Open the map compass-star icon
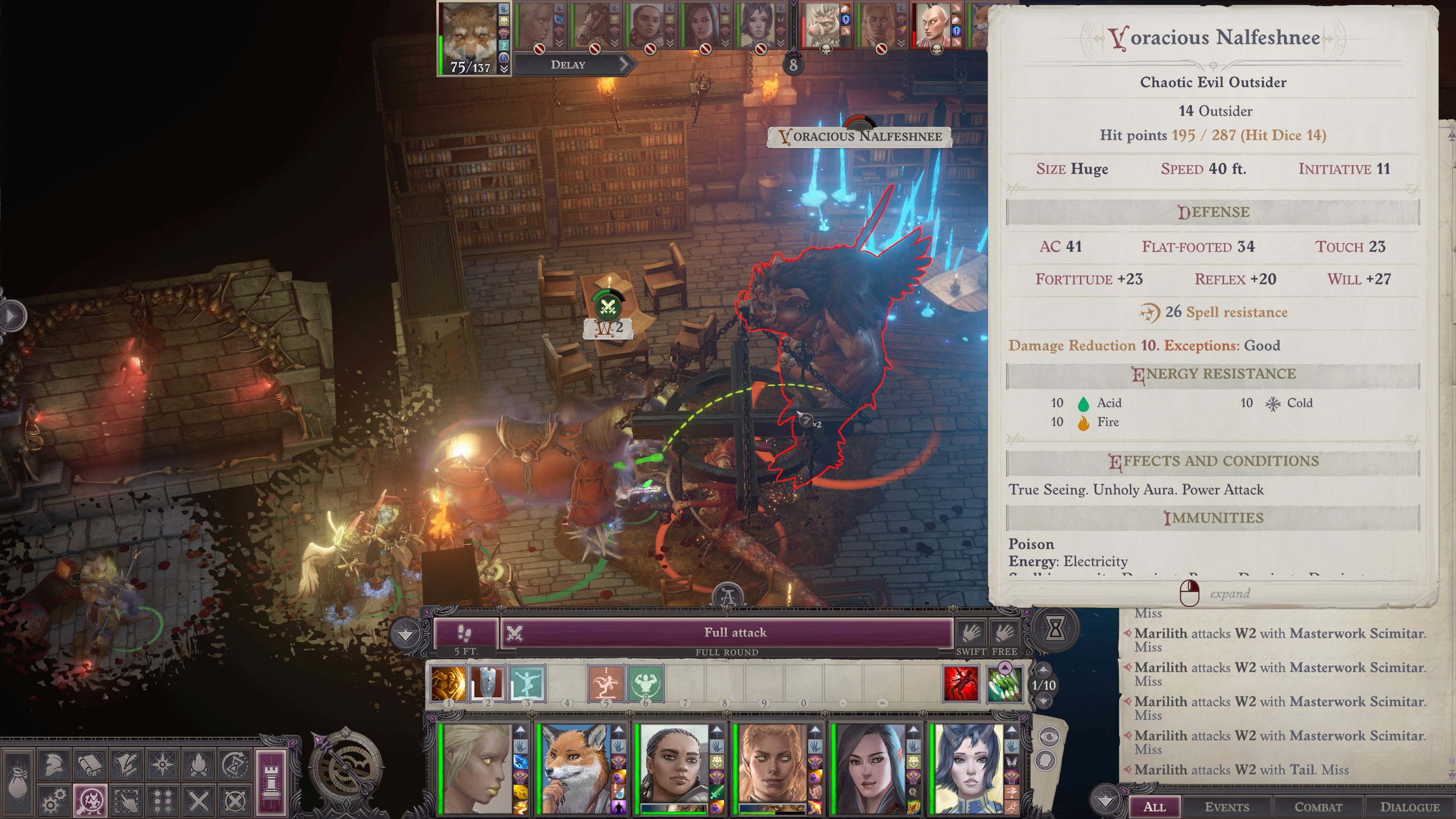The height and width of the screenshot is (819, 1456). (x=163, y=766)
